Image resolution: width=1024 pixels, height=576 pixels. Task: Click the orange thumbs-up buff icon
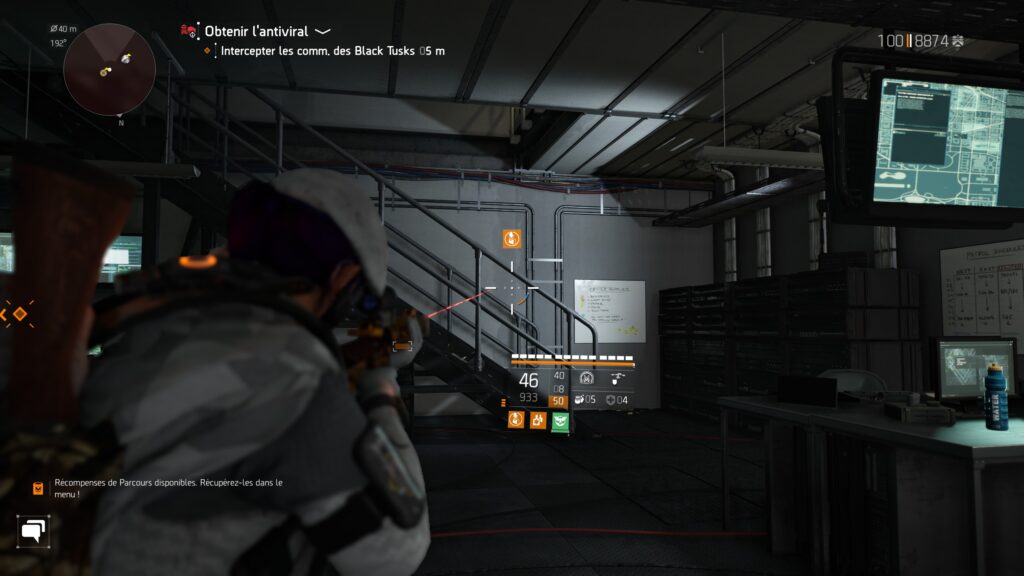pyautogui.click(x=538, y=420)
